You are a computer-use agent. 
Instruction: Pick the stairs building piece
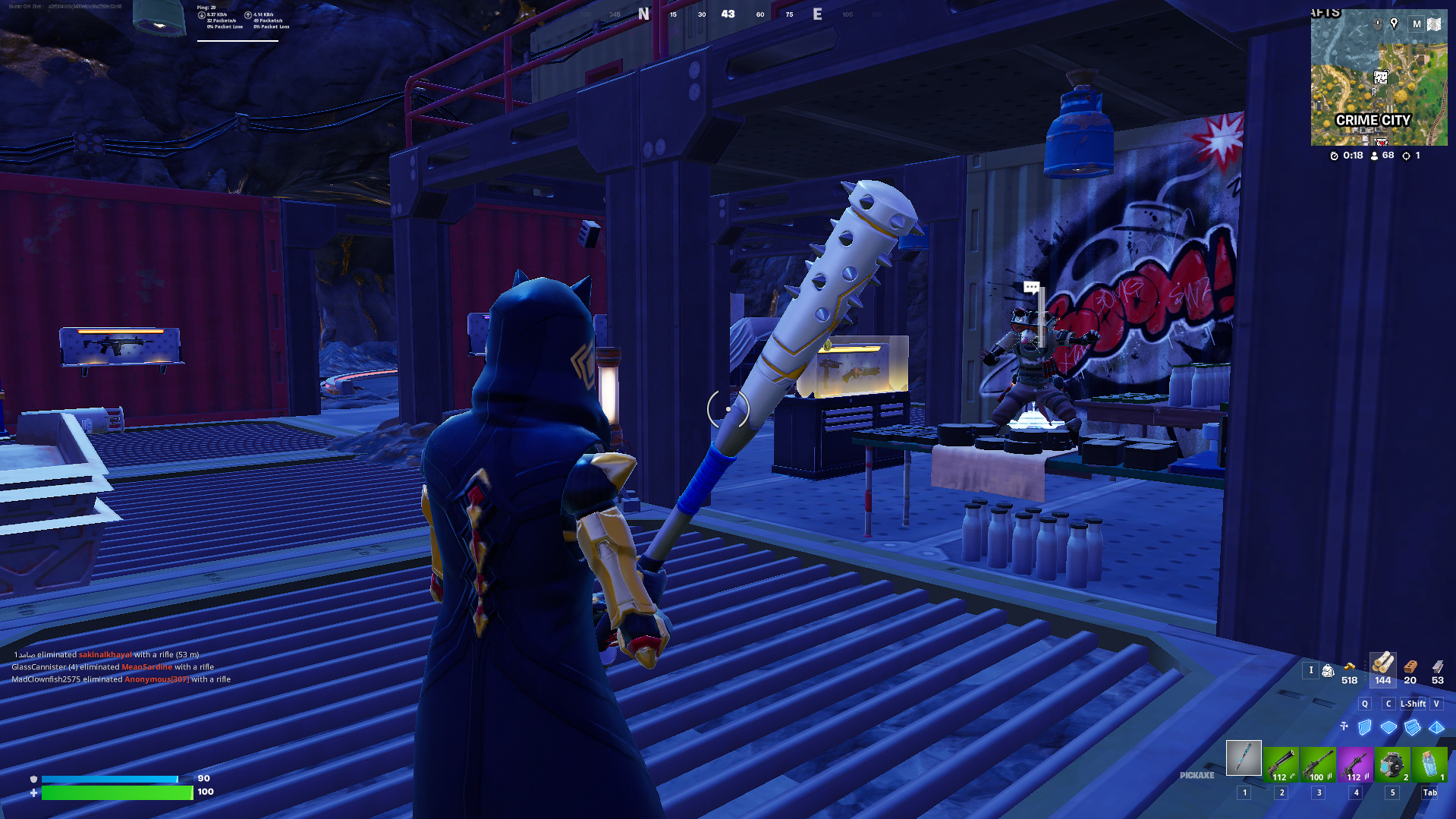[x=1413, y=727]
